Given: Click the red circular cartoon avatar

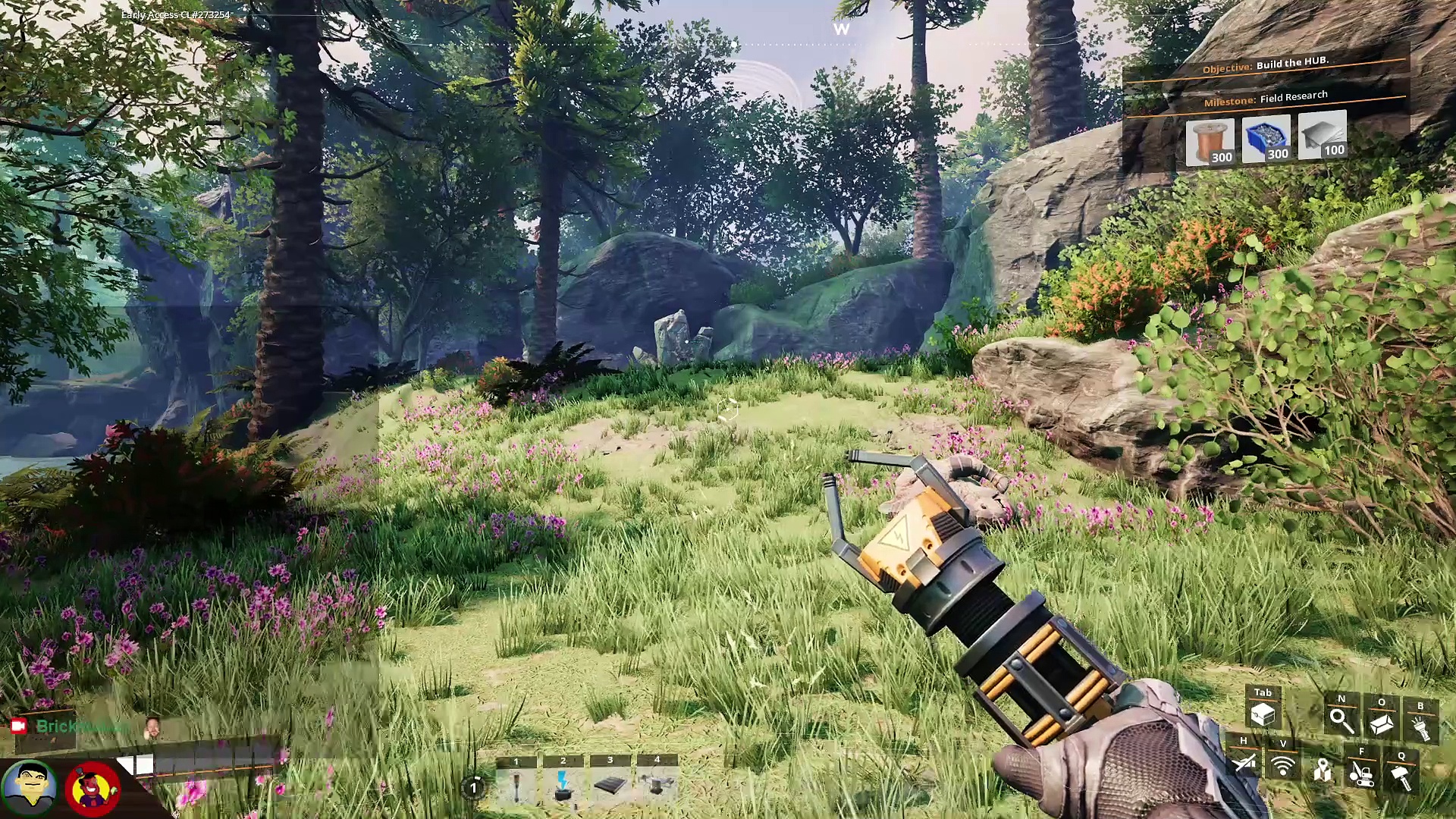Looking at the screenshot, I should pos(93,789).
